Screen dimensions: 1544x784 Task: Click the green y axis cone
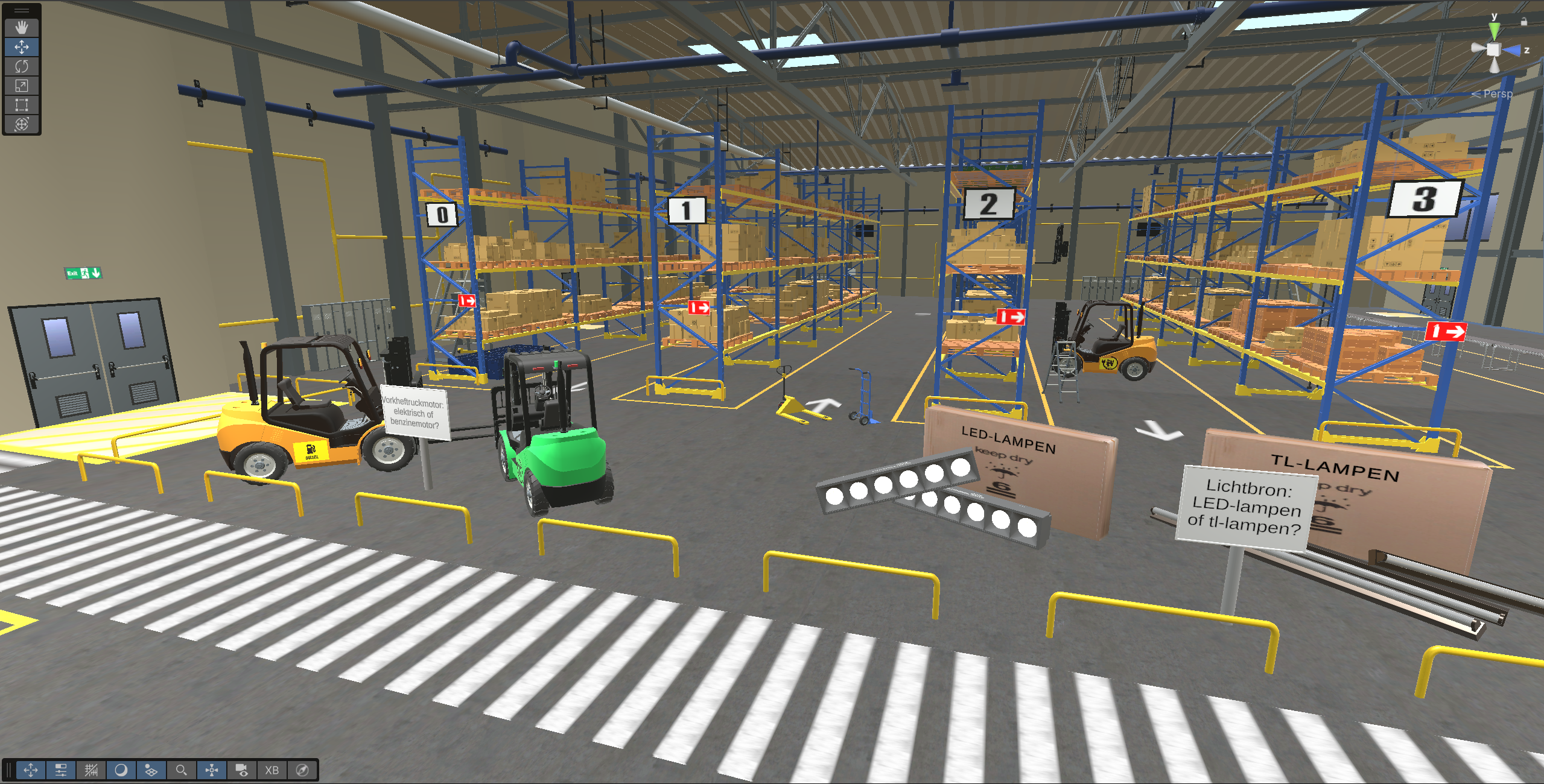pos(1494,31)
